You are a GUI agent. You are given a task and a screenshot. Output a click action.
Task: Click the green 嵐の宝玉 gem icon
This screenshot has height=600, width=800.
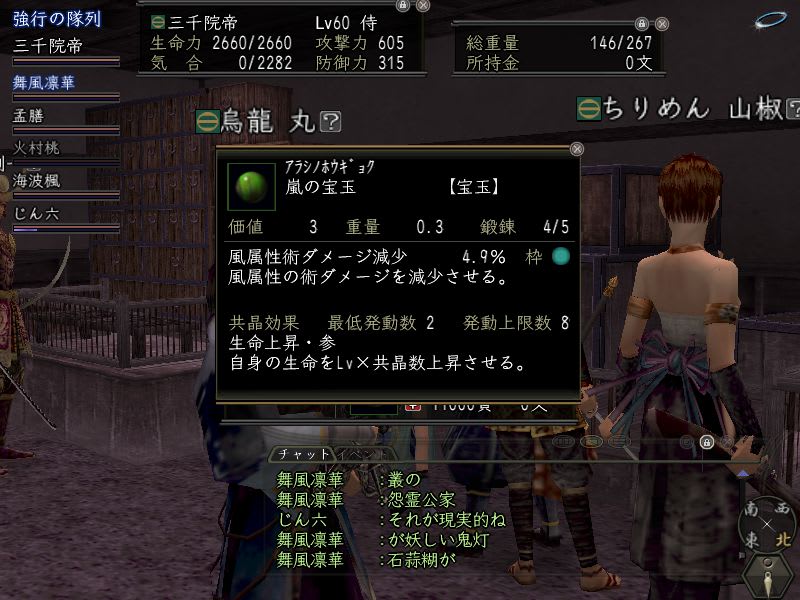point(247,186)
